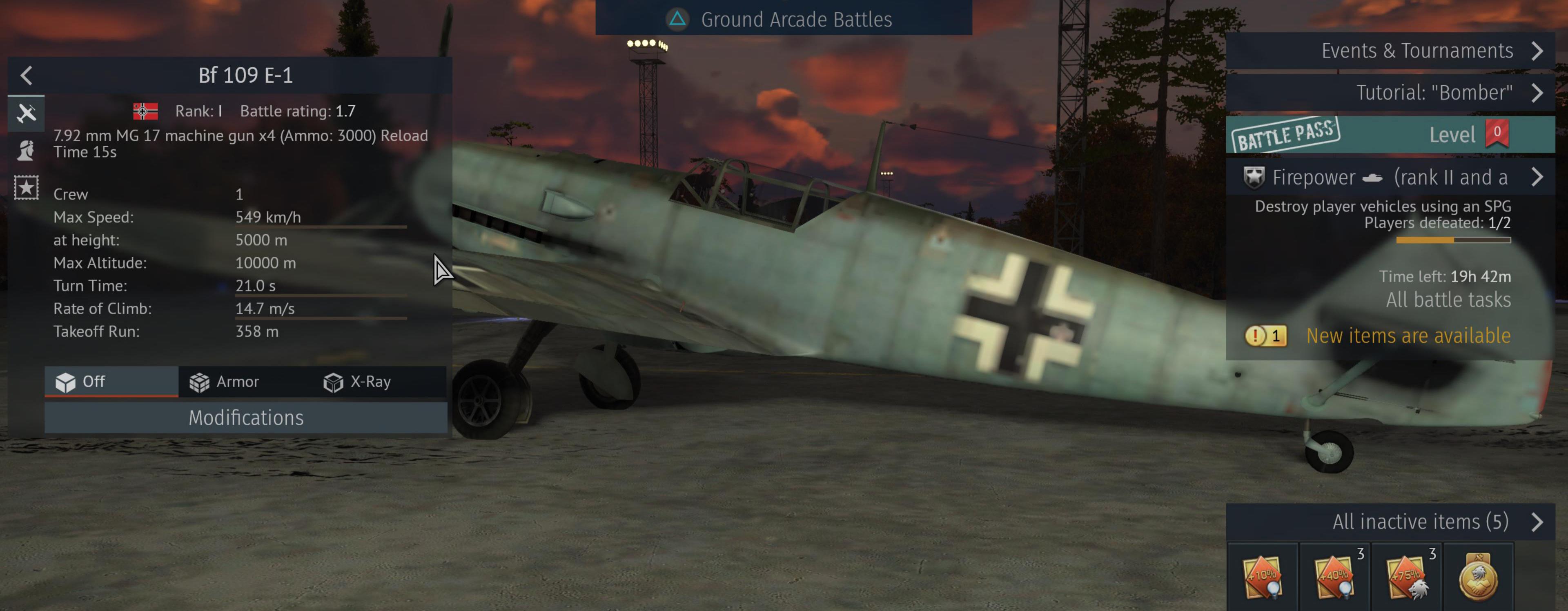The image size is (1568, 611).
Task: Select the +10% booster item
Action: (1263, 577)
